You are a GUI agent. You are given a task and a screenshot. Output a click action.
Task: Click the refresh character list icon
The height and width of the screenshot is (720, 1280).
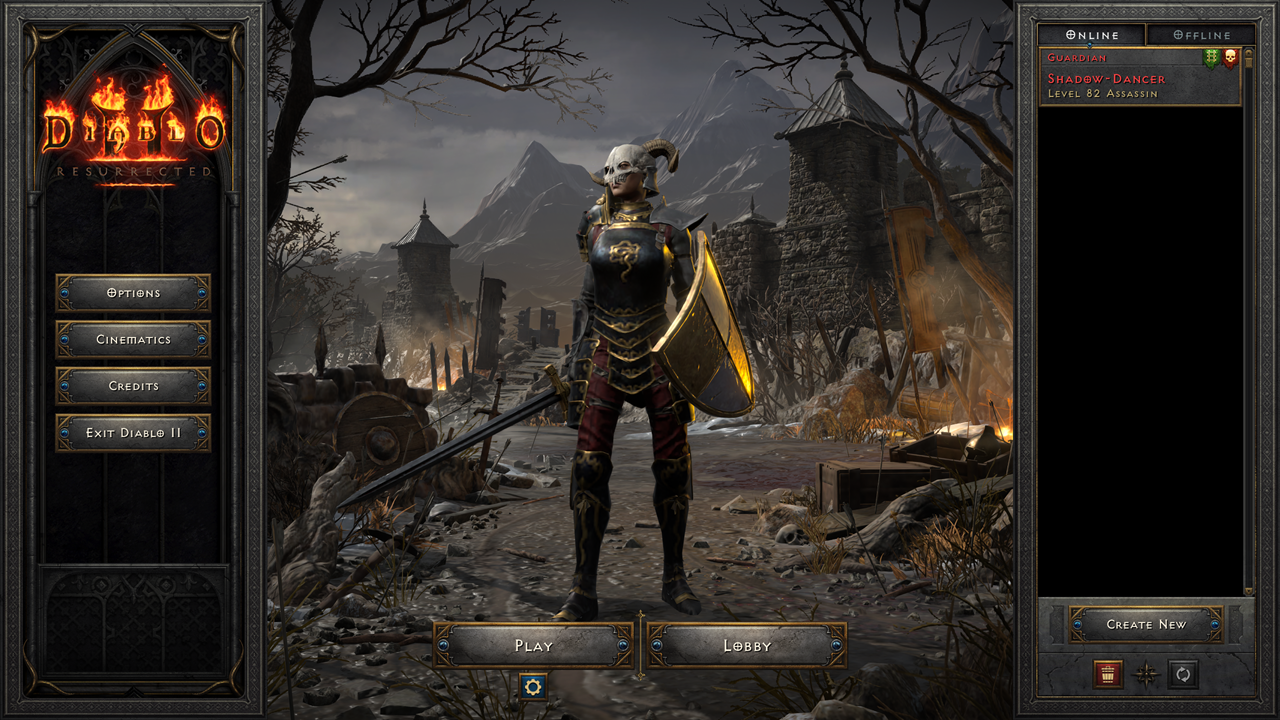point(1182,675)
